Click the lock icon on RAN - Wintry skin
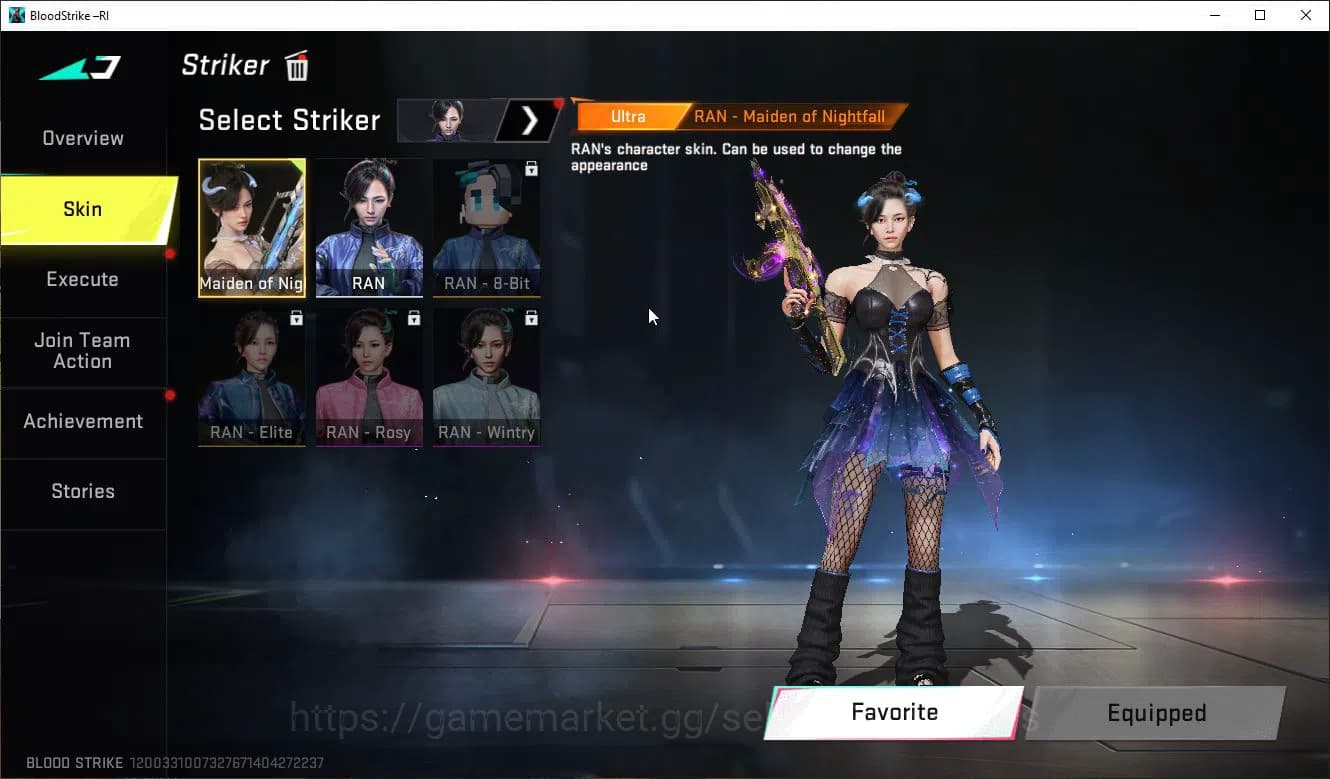The width and height of the screenshot is (1330, 779). tap(531, 318)
